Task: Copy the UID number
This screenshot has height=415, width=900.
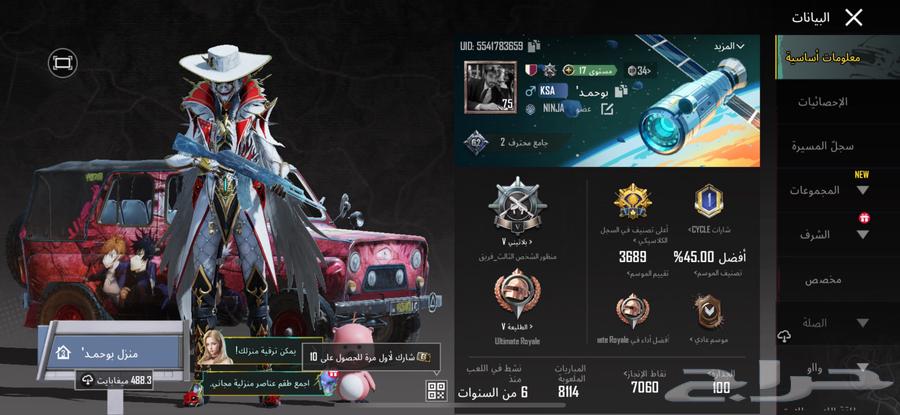Action: coord(535,46)
